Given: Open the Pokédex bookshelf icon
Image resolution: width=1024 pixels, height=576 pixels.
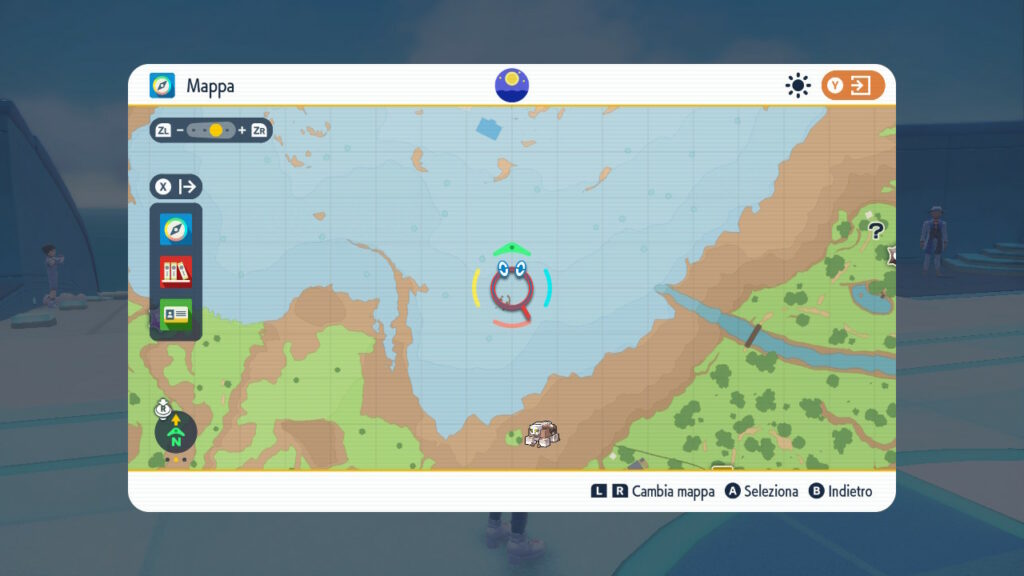Looking at the screenshot, I should pyautogui.click(x=176, y=272).
